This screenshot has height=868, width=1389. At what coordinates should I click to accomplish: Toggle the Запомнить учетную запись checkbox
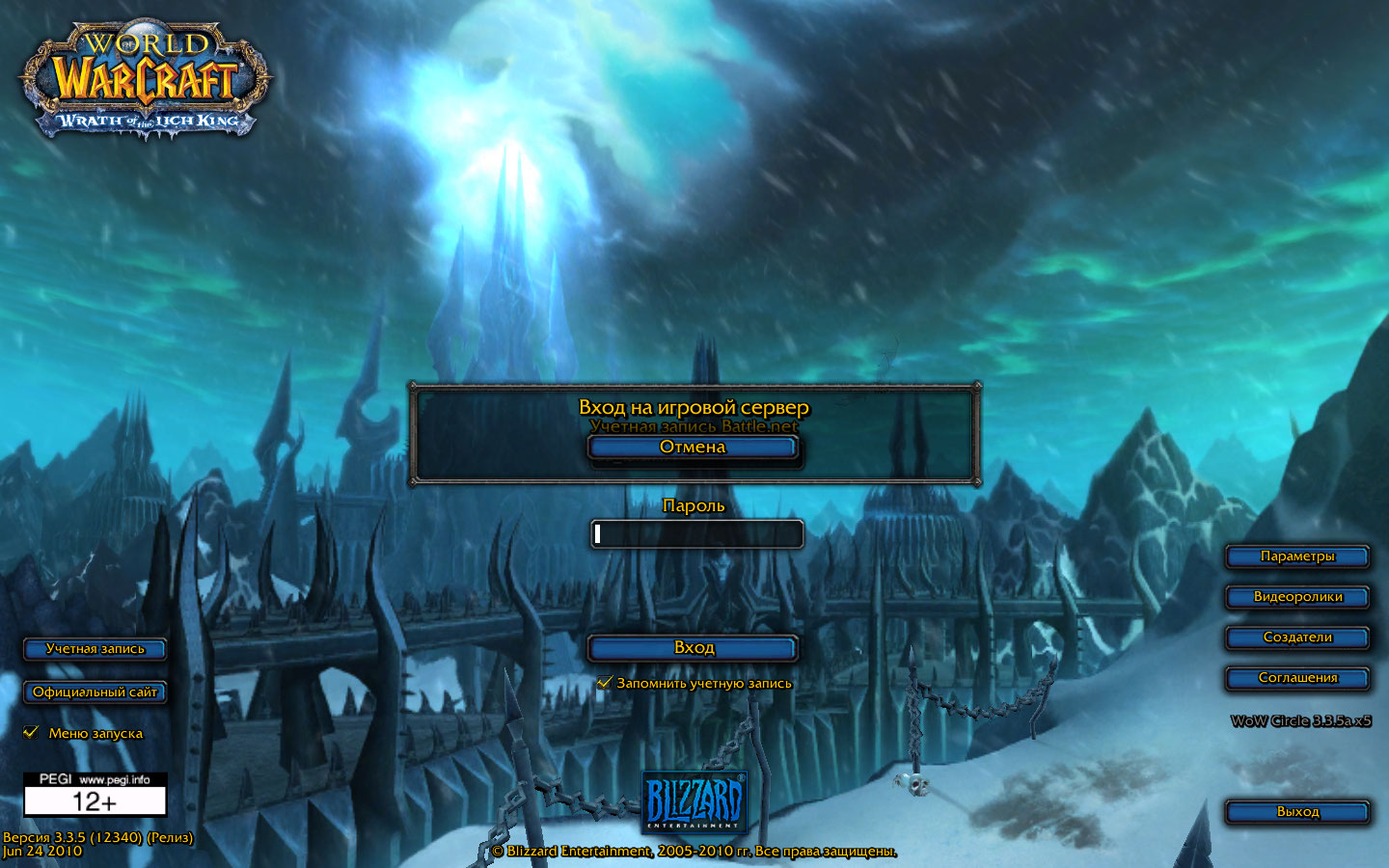coord(605,683)
